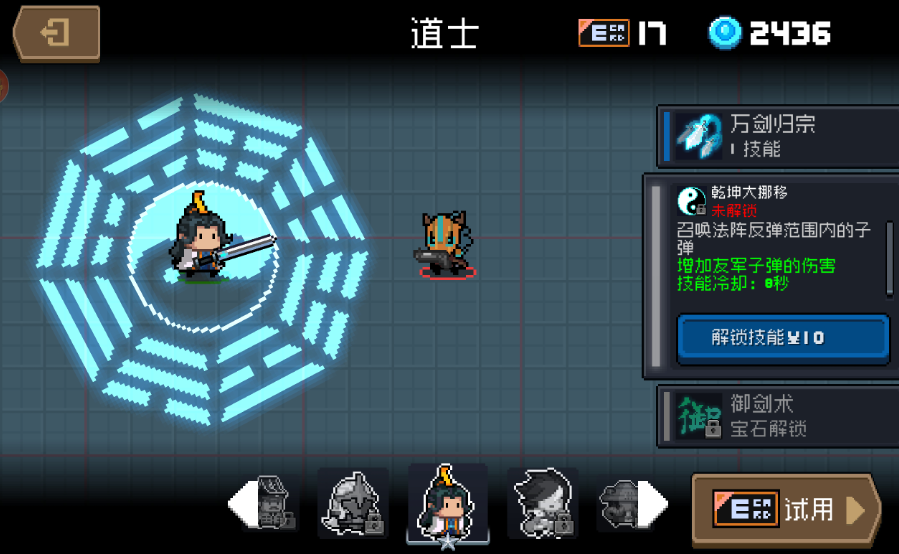Pick the Taoist portrait with the star

point(447,502)
